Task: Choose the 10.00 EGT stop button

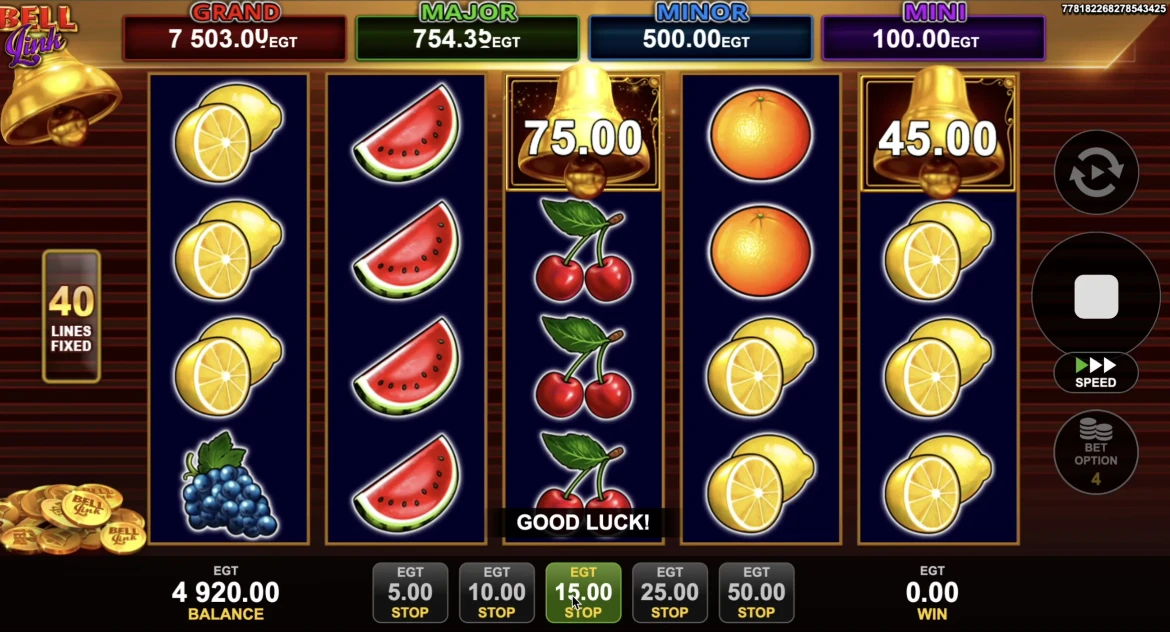Action: point(497,593)
